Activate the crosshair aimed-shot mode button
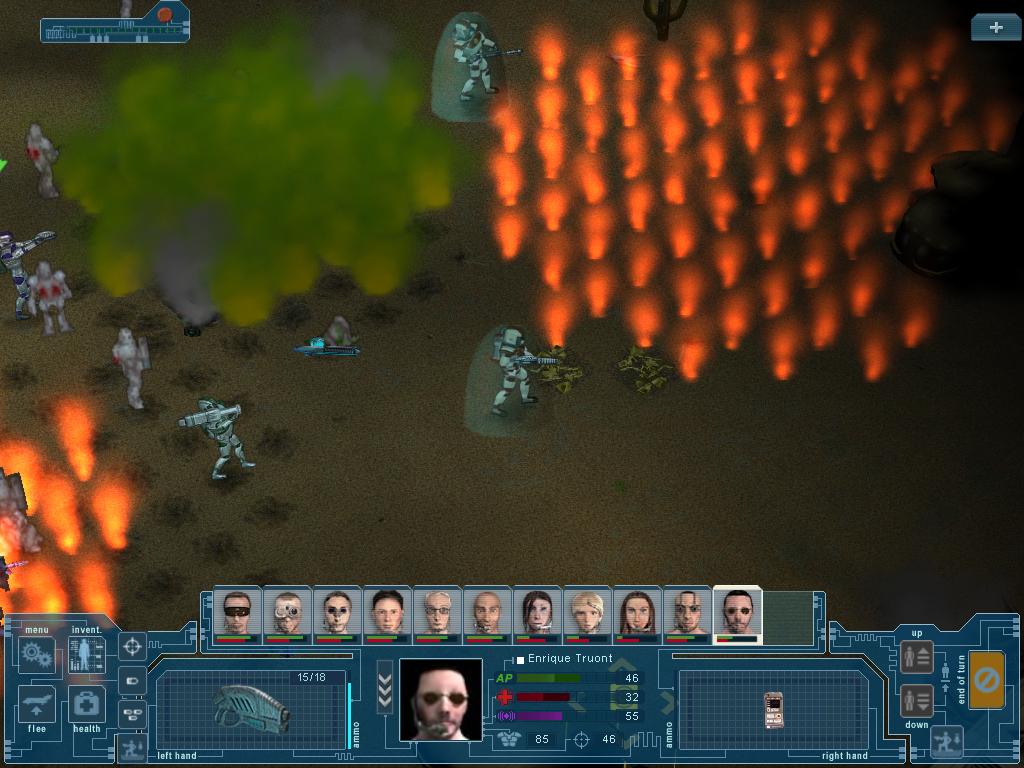The width and height of the screenshot is (1024, 768). 132,647
